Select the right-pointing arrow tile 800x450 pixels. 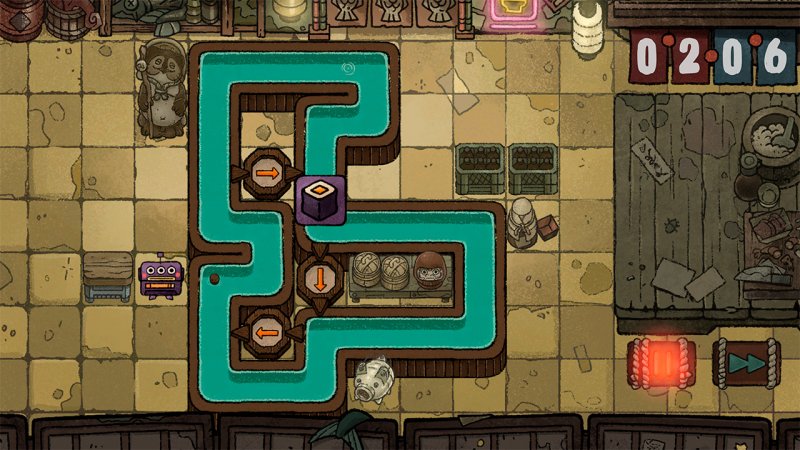(x=267, y=173)
